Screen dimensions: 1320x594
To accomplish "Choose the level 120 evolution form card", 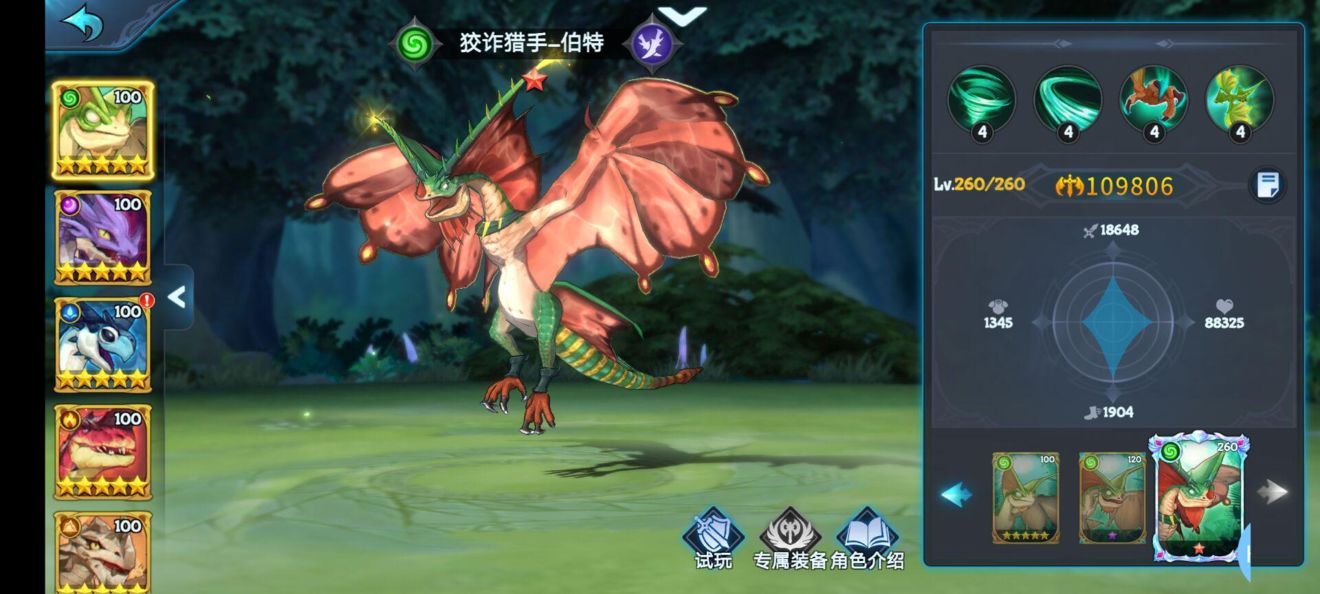I will (x=1112, y=497).
